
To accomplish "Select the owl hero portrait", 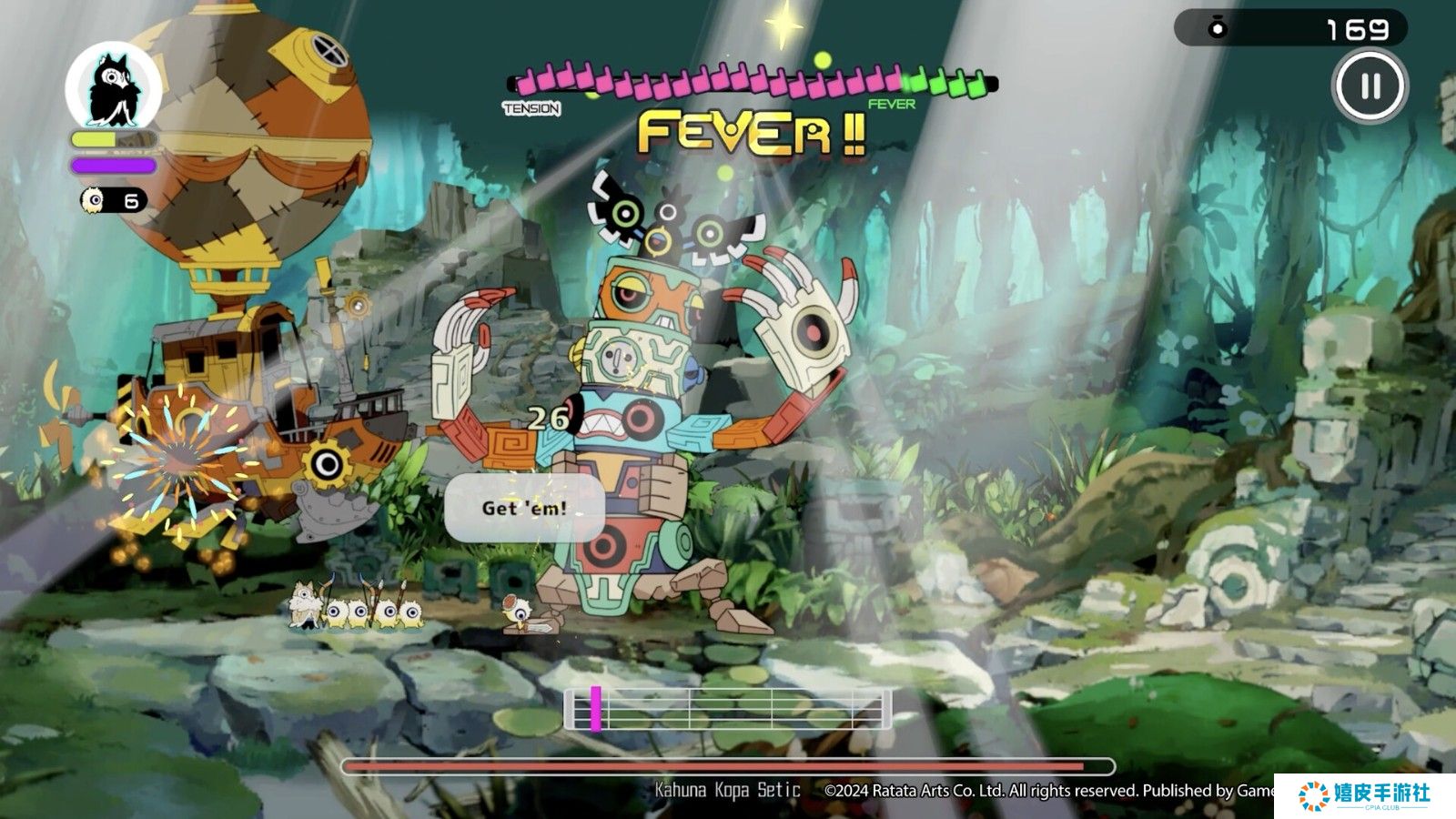I will click(x=114, y=88).
